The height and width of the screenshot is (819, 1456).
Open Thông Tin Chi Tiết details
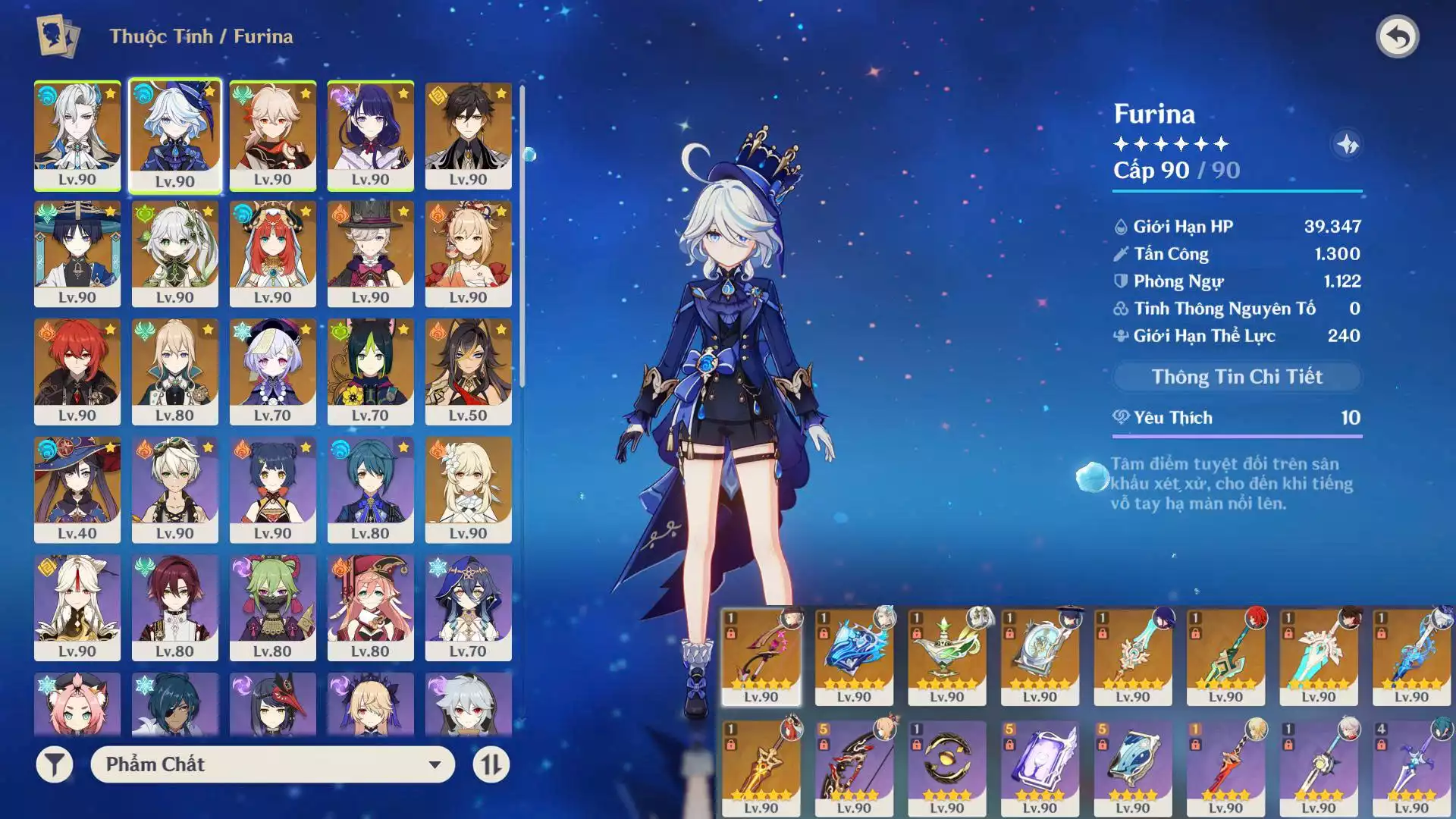coord(1237,377)
